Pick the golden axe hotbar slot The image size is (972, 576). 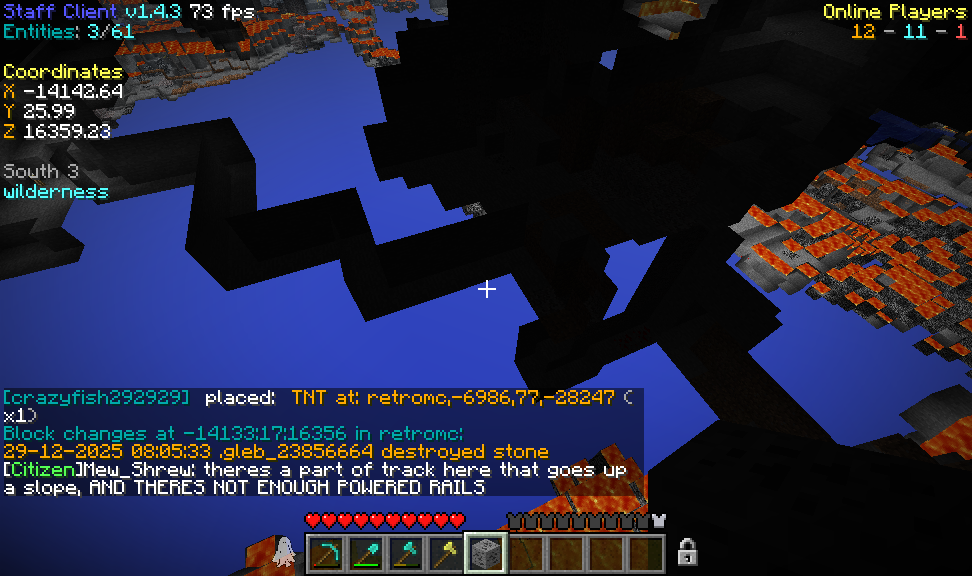click(x=446, y=553)
